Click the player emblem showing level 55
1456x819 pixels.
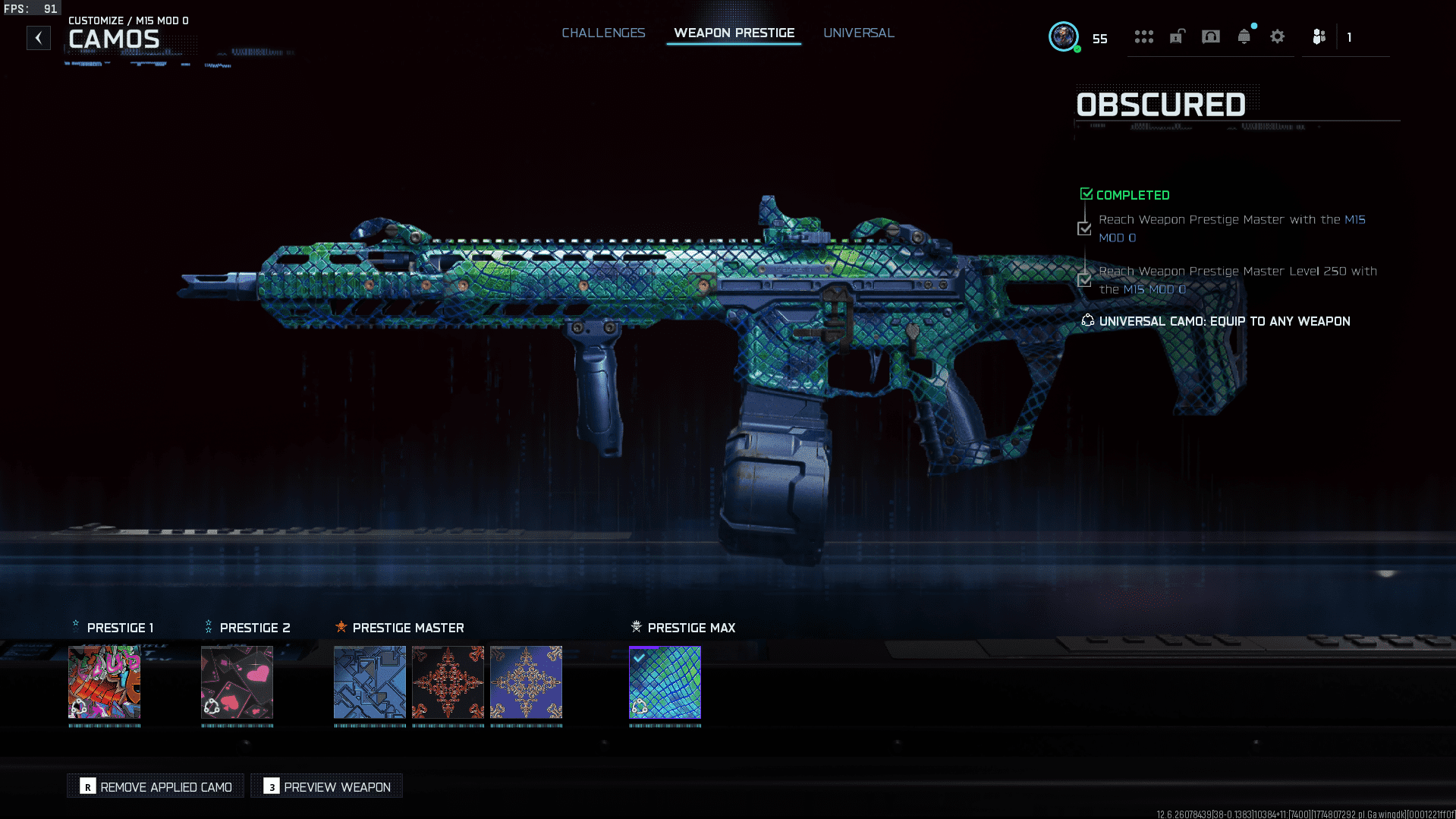pos(1064,36)
